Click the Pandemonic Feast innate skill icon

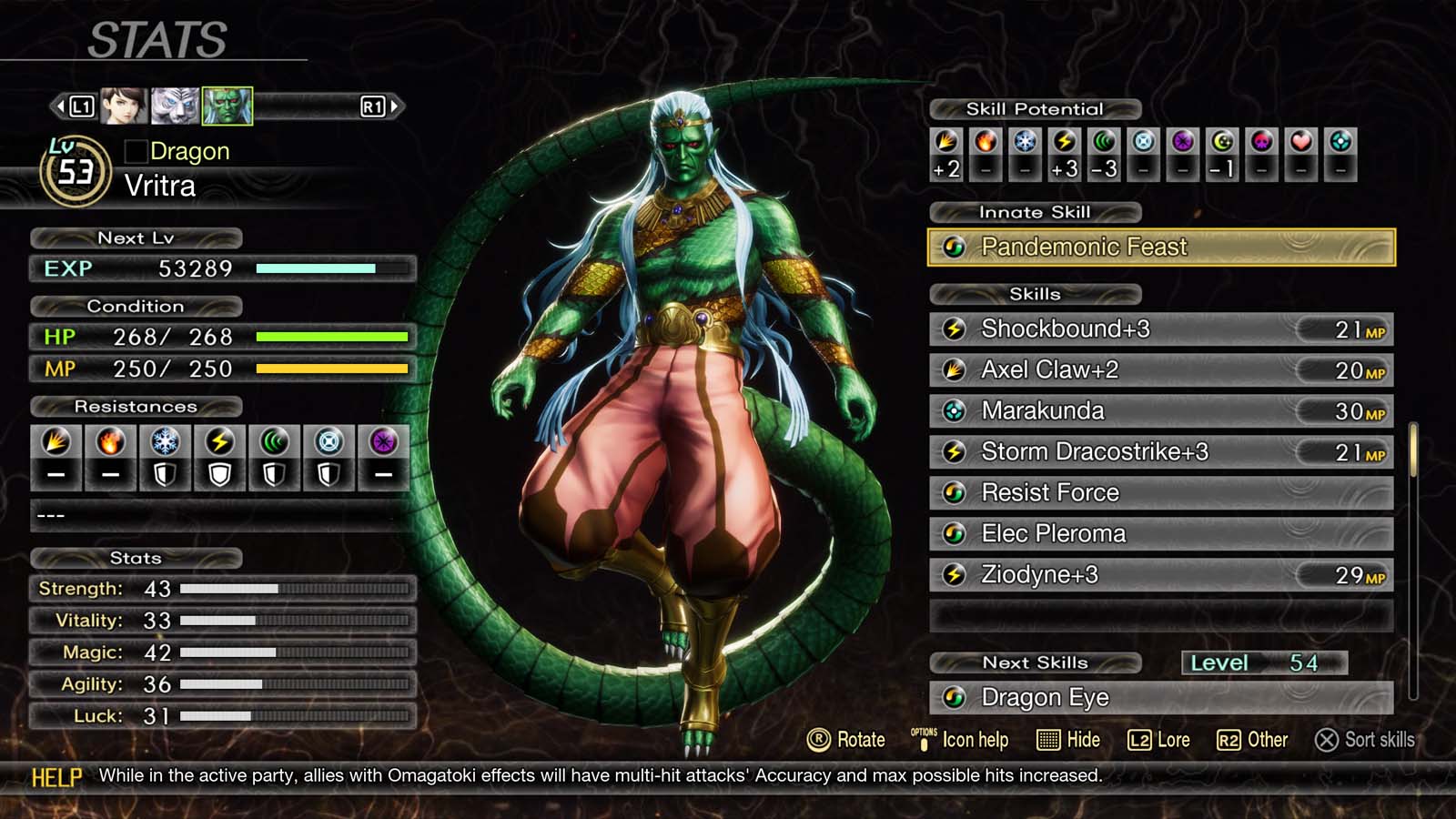pyautogui.click(x=955, y=247)
